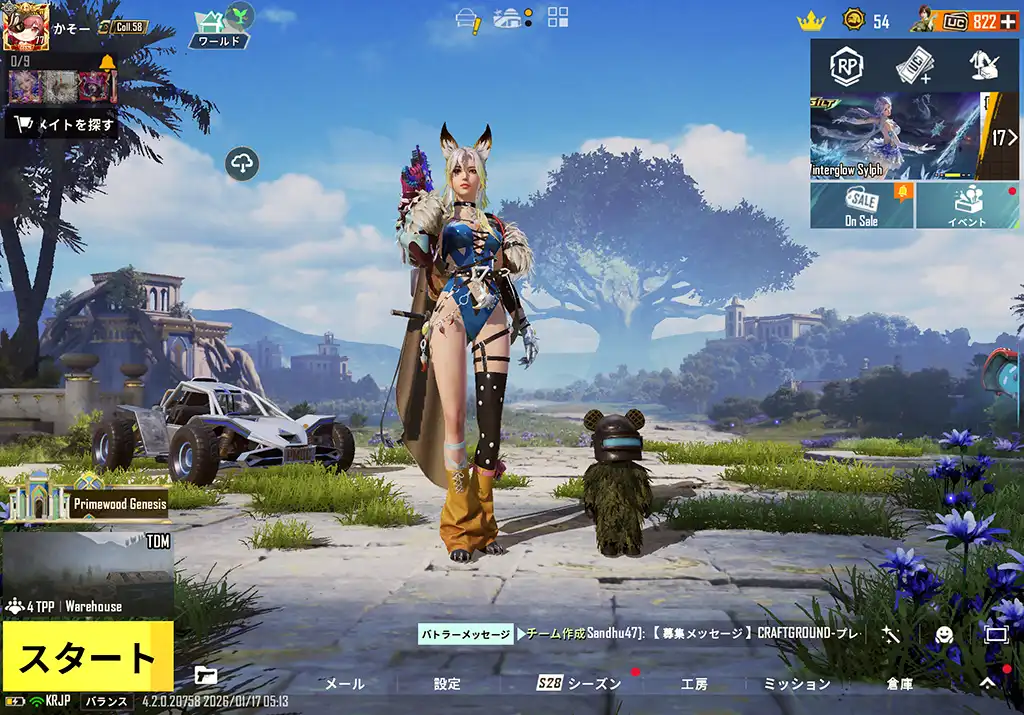Open the 工房 workshop menu

694,684
